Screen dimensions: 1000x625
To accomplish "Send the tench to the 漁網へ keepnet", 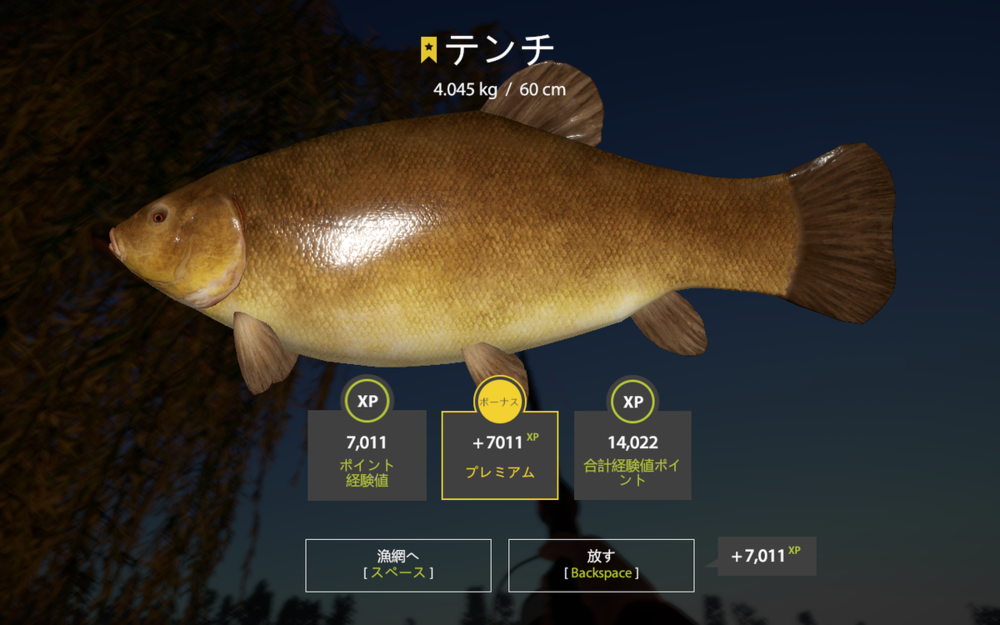I will (398, 565).
